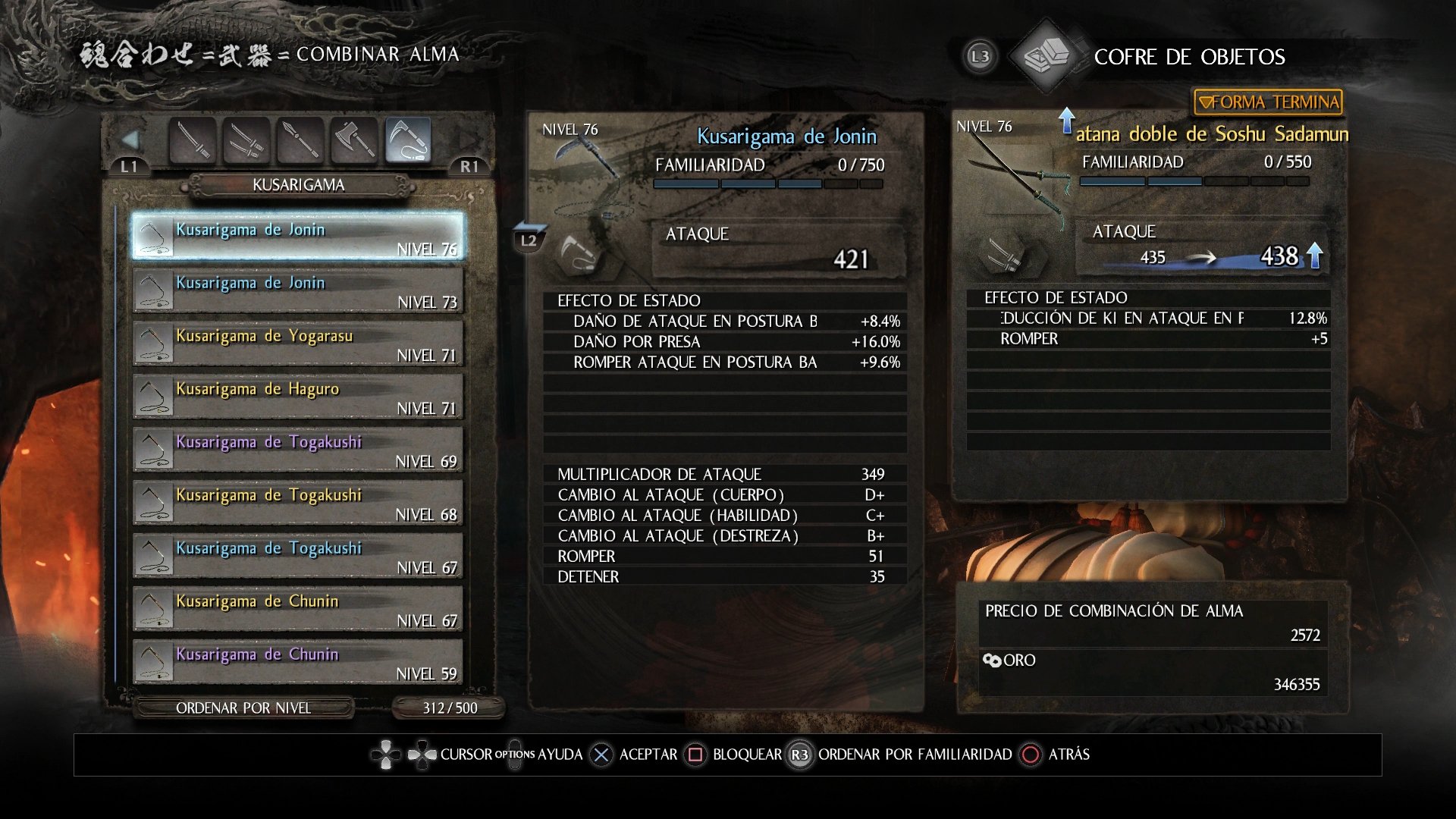Choose the level 68 Kusarigama de Togakushi
1456x819 pixels.
297,503
